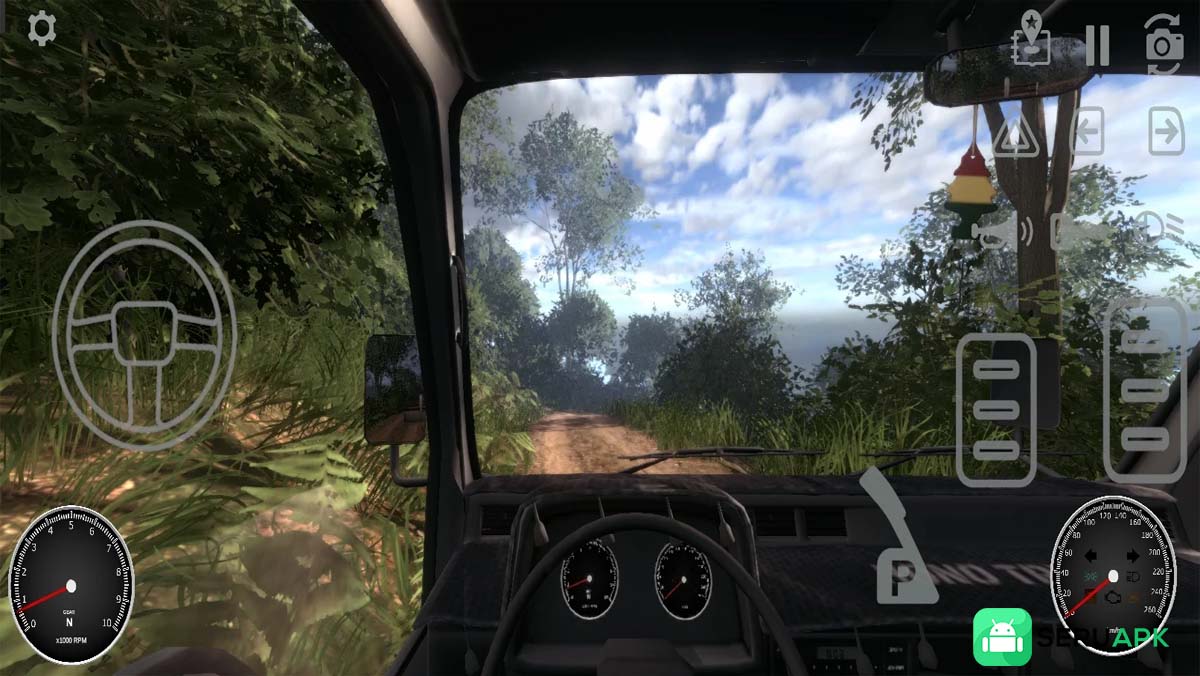Tap the steering wheel control
Viewport: 1200px width, 676px height.
[144, 334]
